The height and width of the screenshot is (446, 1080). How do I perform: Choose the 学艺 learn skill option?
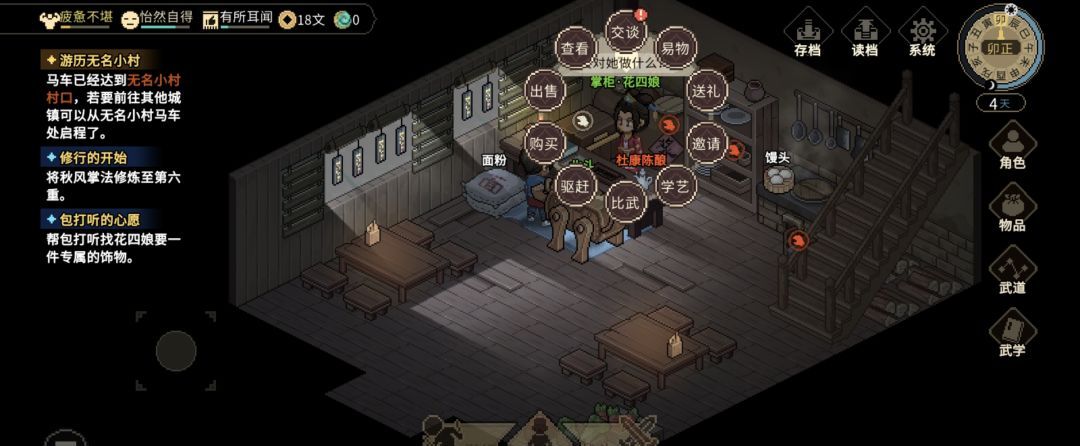coord(676,186)
